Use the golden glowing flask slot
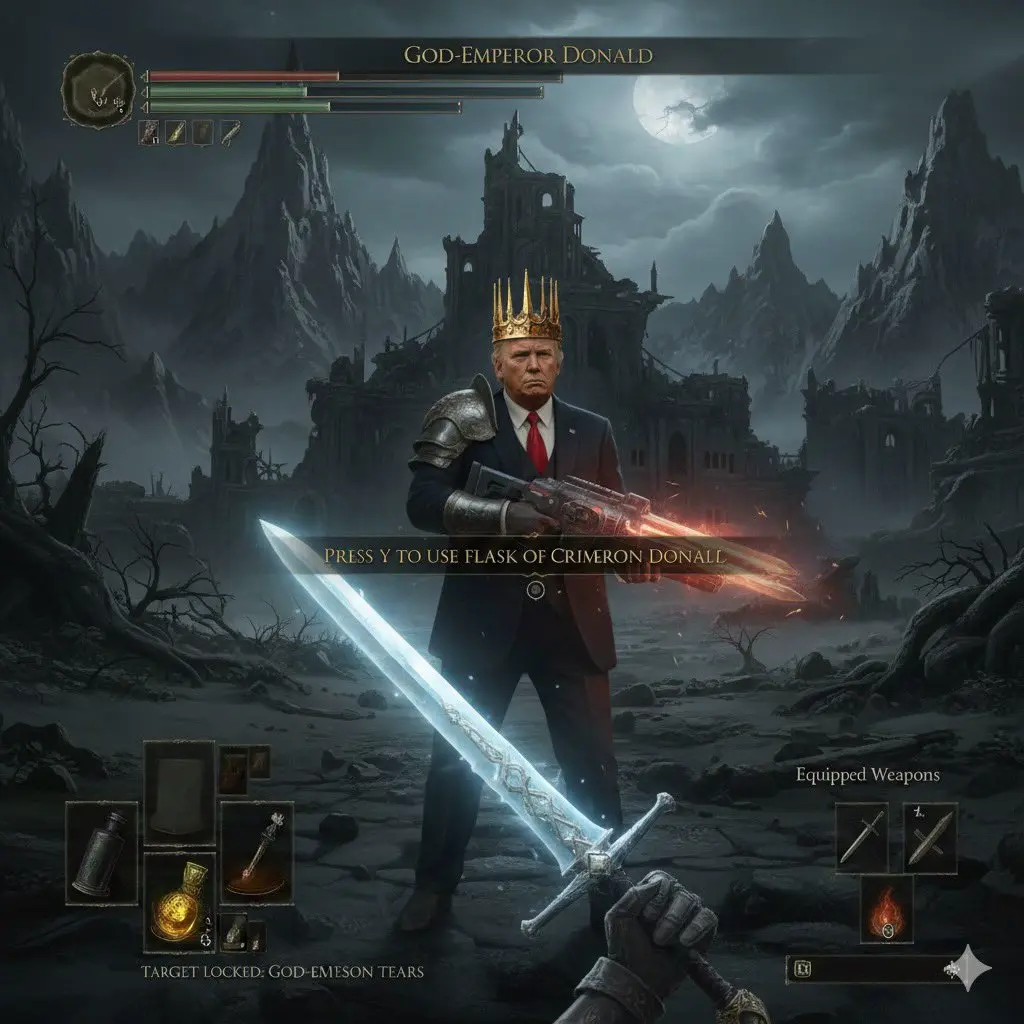 [x=179, y=900]
